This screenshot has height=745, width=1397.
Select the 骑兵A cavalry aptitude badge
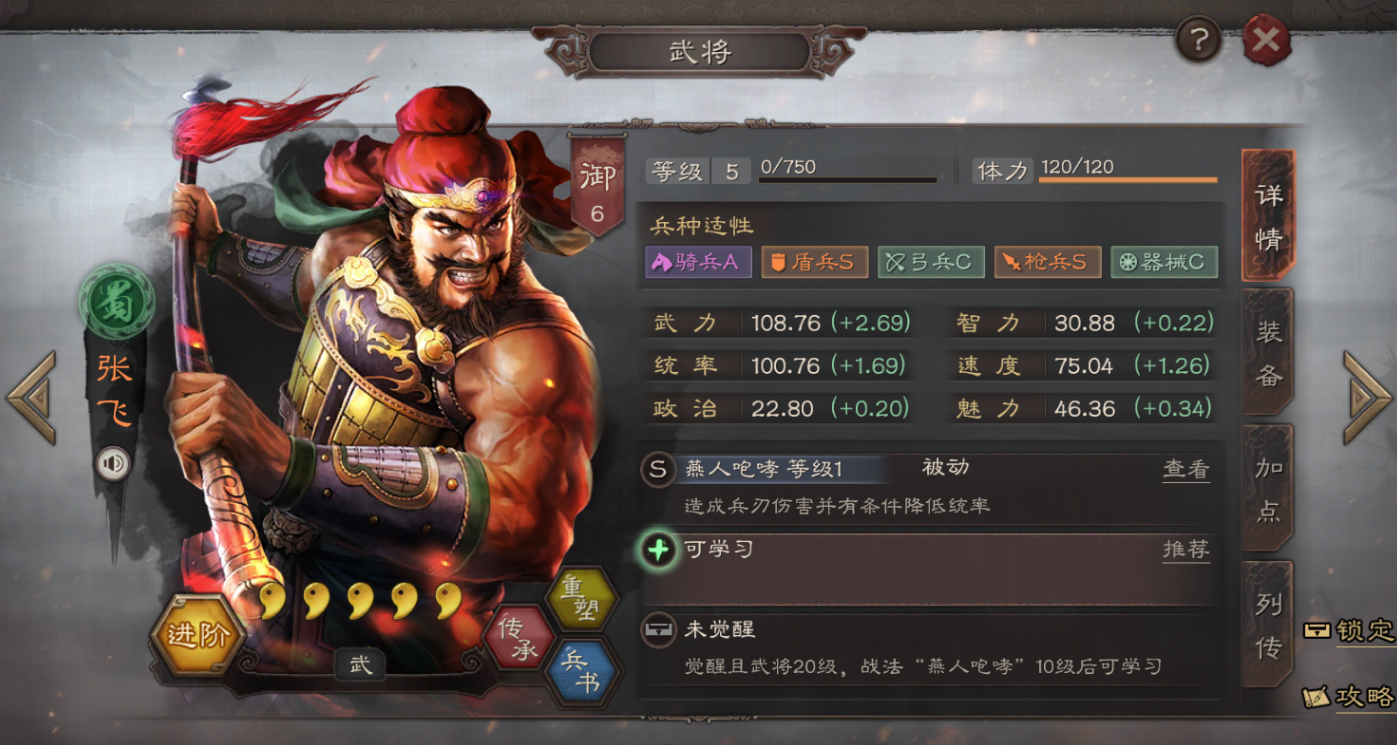(698, 262)
